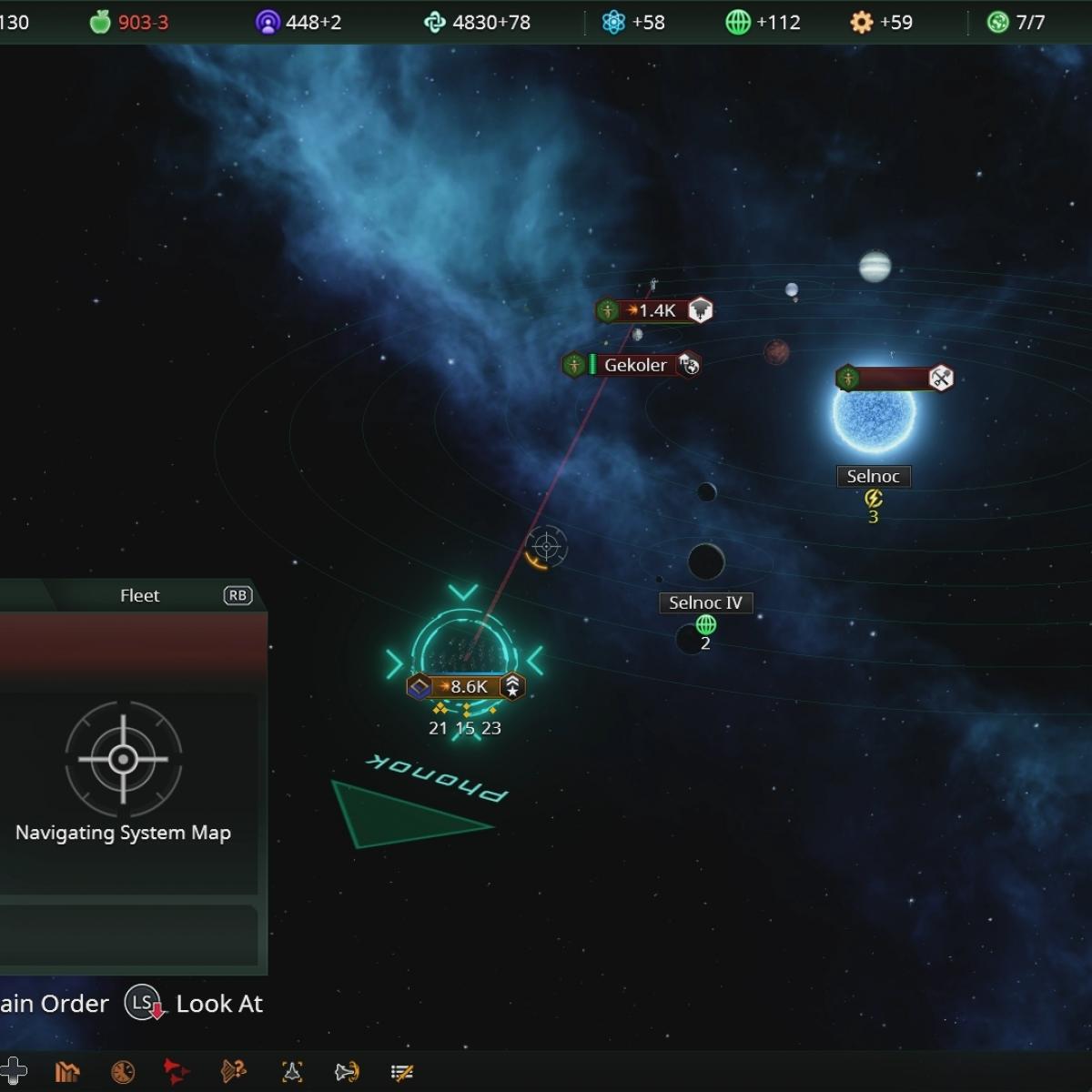Image resolution: width=1092 pixels, height=1092 pixels.
Task: Click the Navigating System Map crosshair icon
Action: 123,759
